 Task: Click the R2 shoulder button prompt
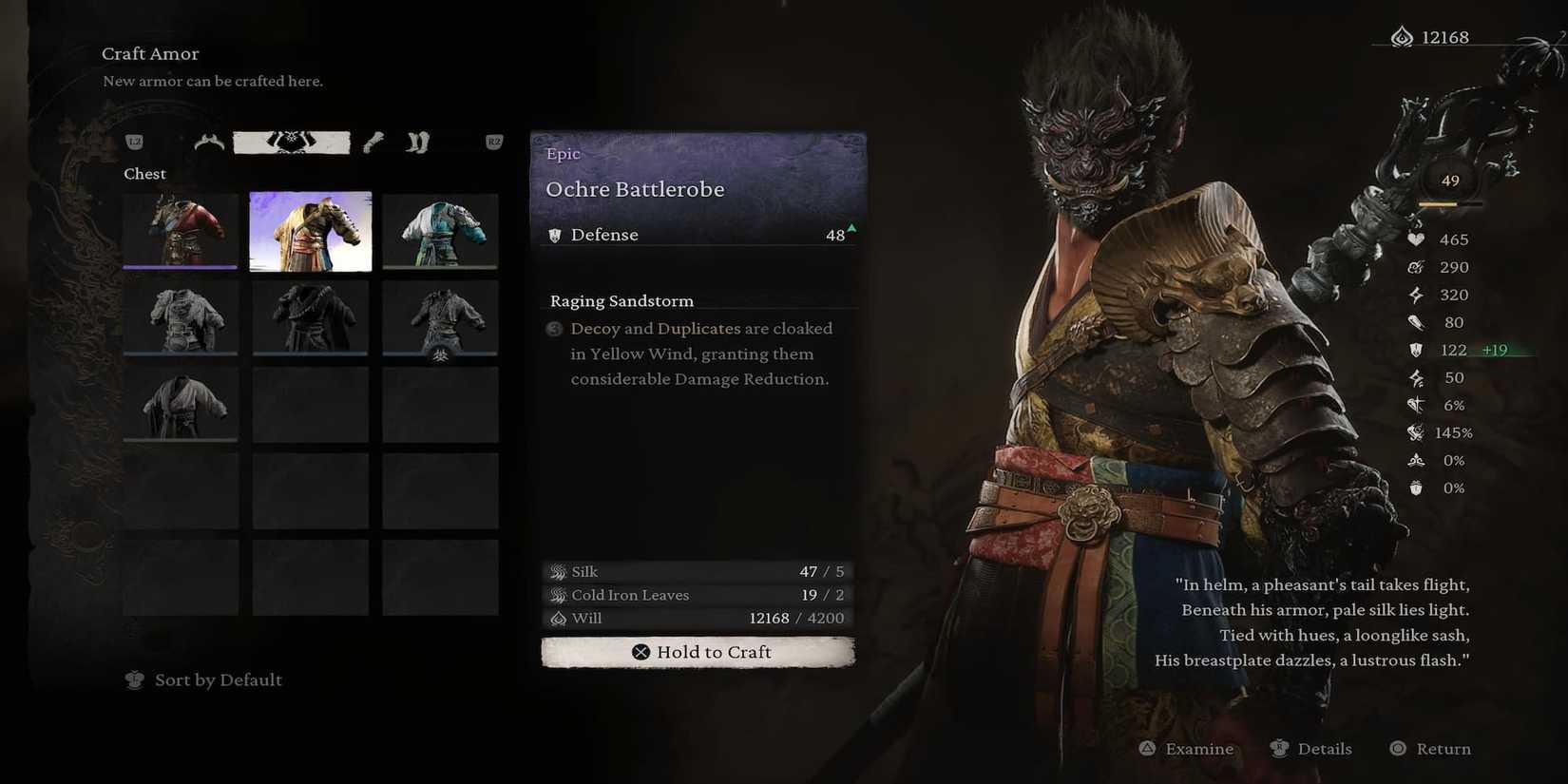[x=493, y=141]
